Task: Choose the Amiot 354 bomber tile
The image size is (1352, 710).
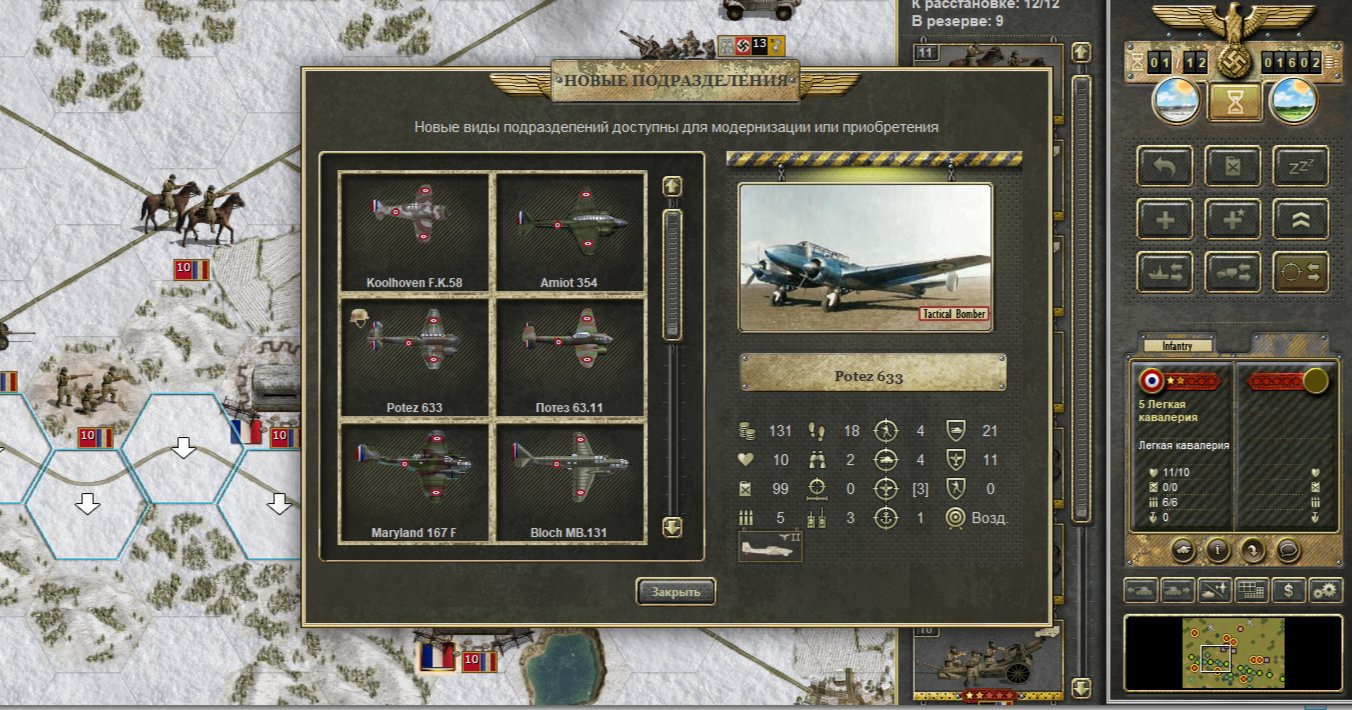Action: pyautogui.click(x=572, y=231)
